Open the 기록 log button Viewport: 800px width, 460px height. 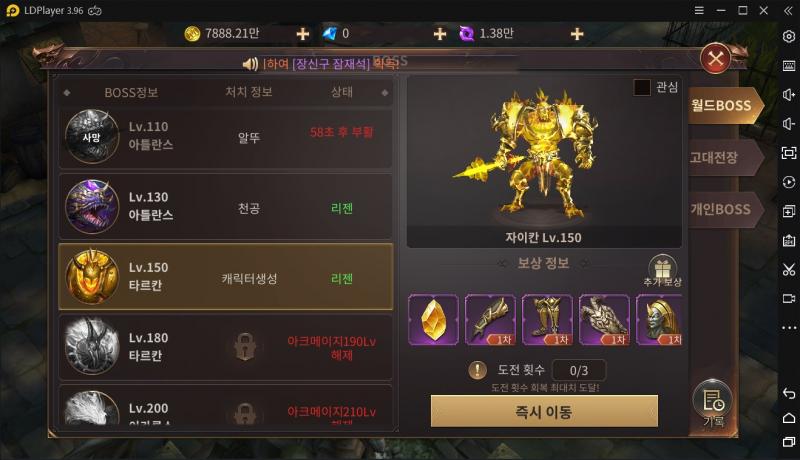pyautogui.click(x=713, y=405)
